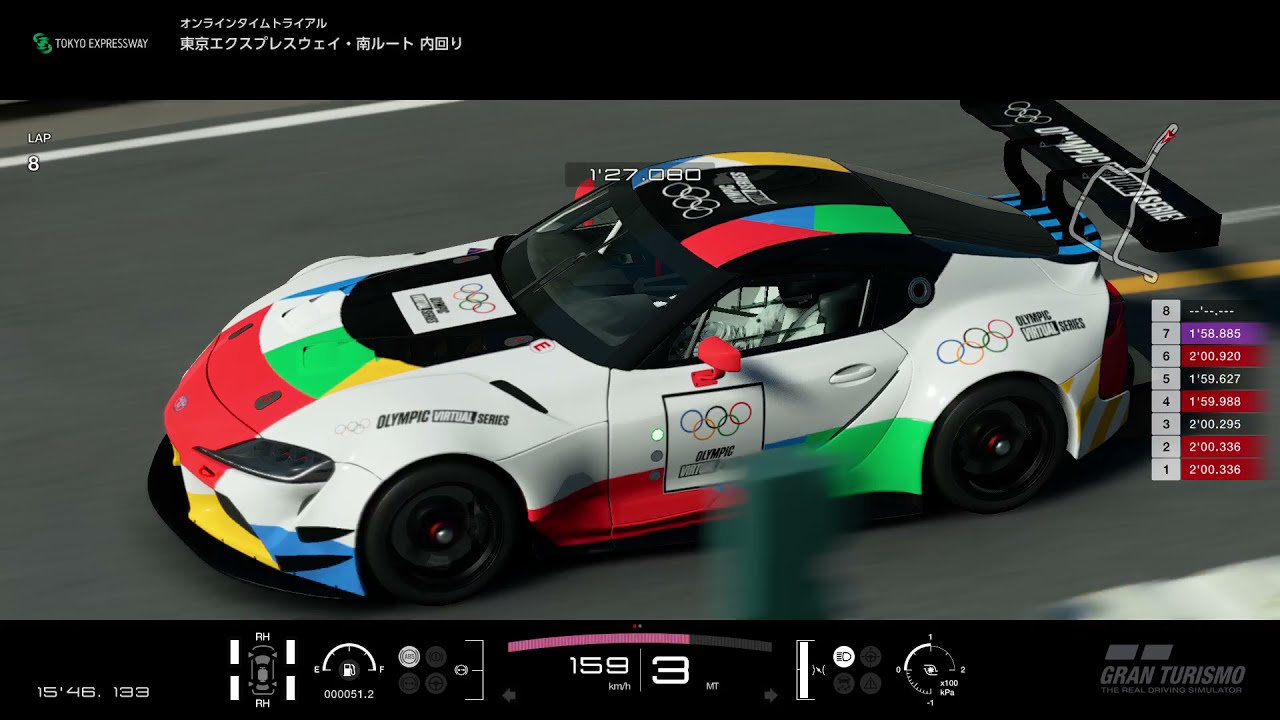
Task: Activate the right turn arrow indicator
Action: (771, 695)
